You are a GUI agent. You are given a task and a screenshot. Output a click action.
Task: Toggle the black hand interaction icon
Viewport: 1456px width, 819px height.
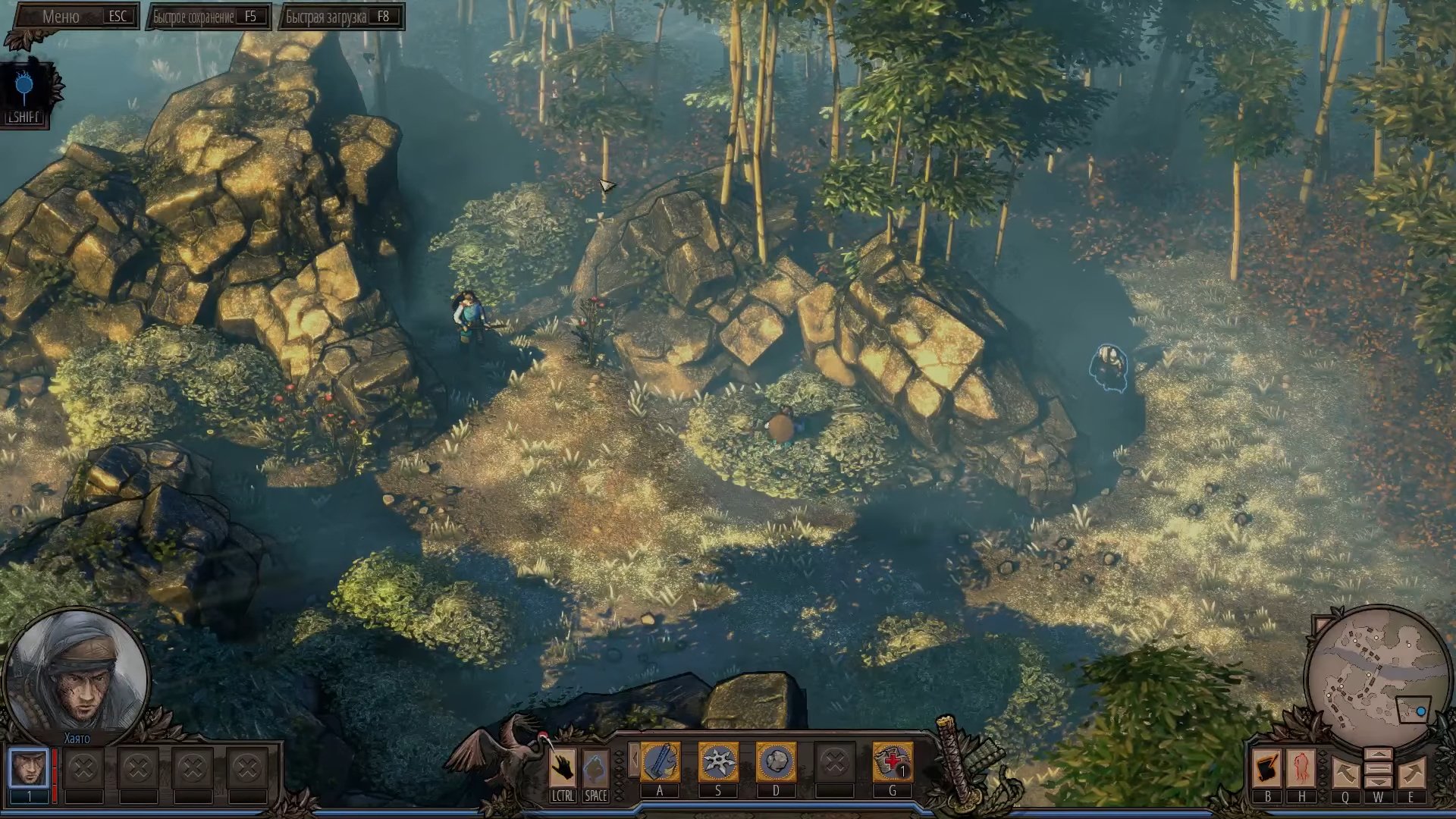pyautogui.click(x=563, y=768)
